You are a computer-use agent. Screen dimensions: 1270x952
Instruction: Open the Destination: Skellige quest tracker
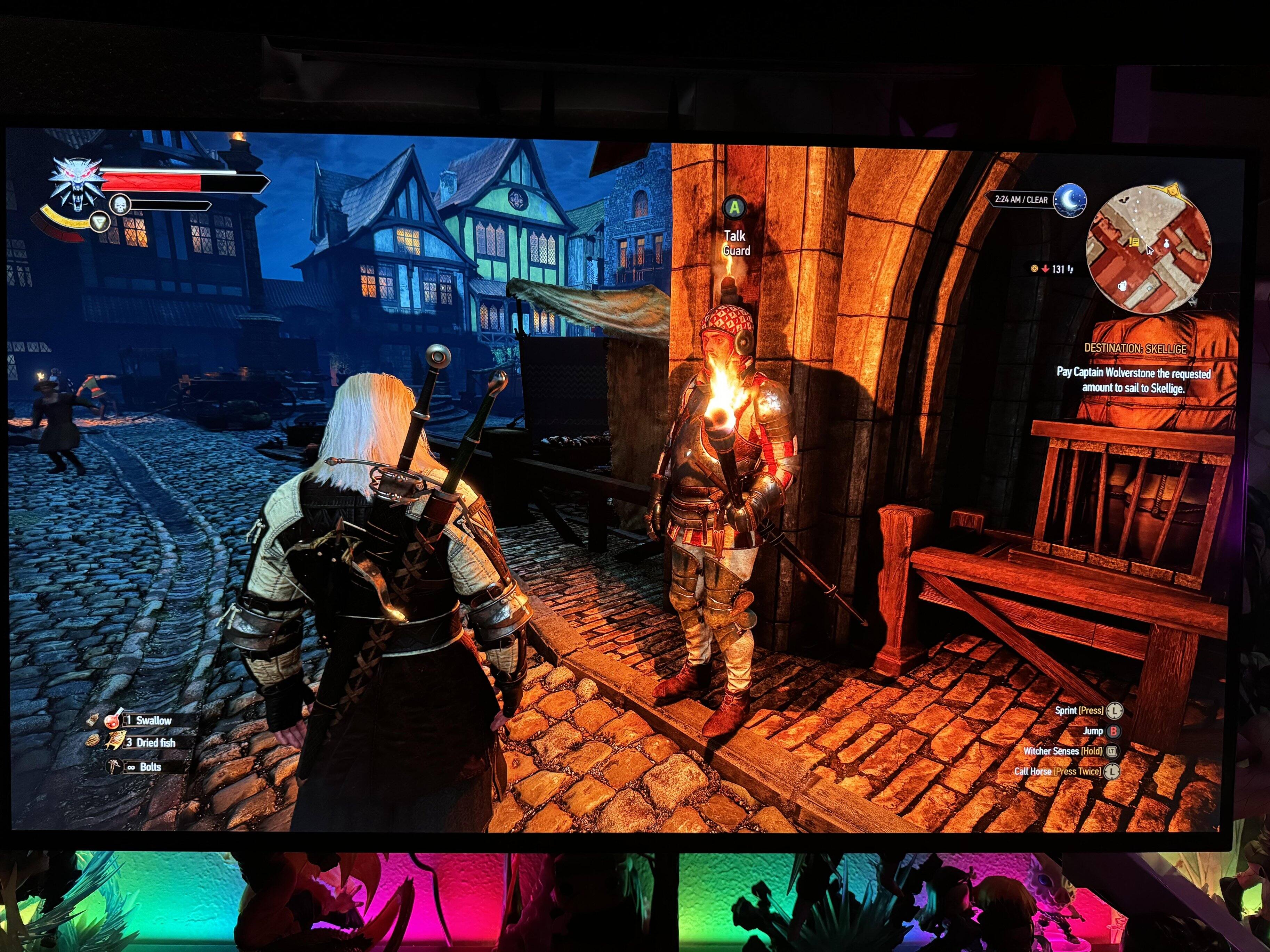(x=1134, y=348)
